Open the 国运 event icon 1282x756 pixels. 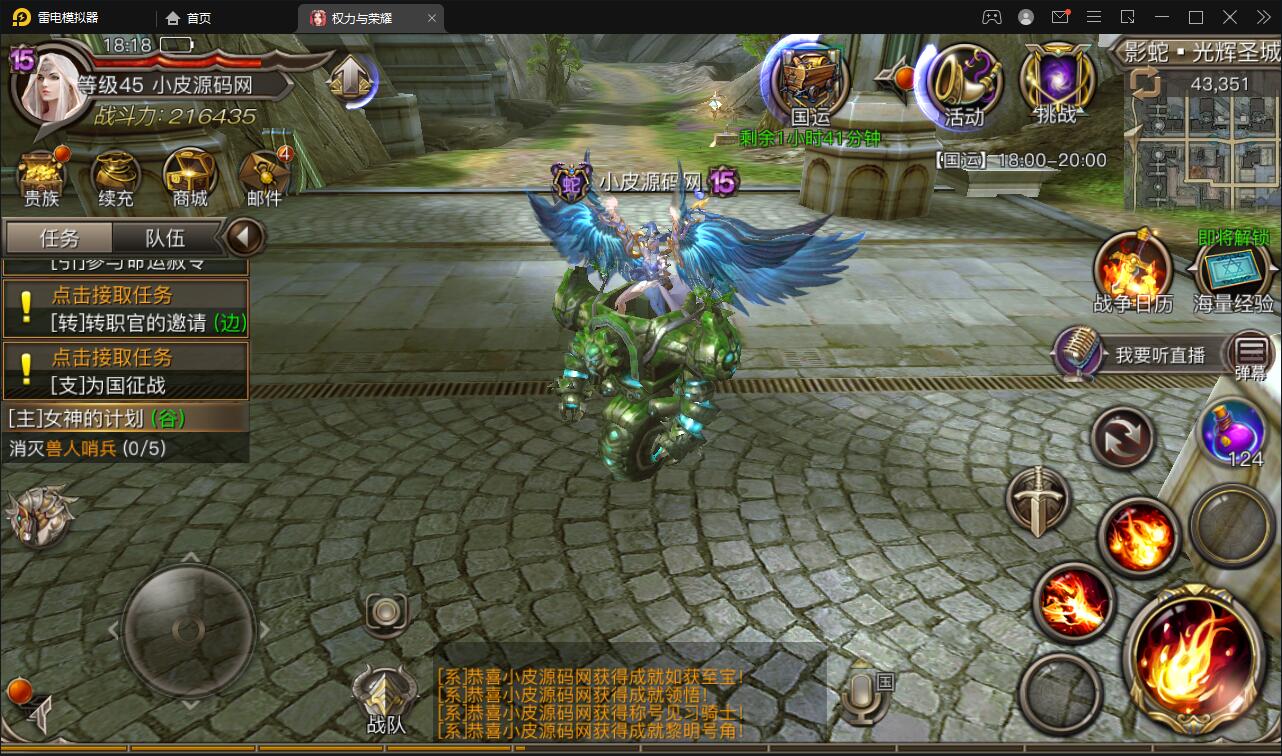point(808,83)
